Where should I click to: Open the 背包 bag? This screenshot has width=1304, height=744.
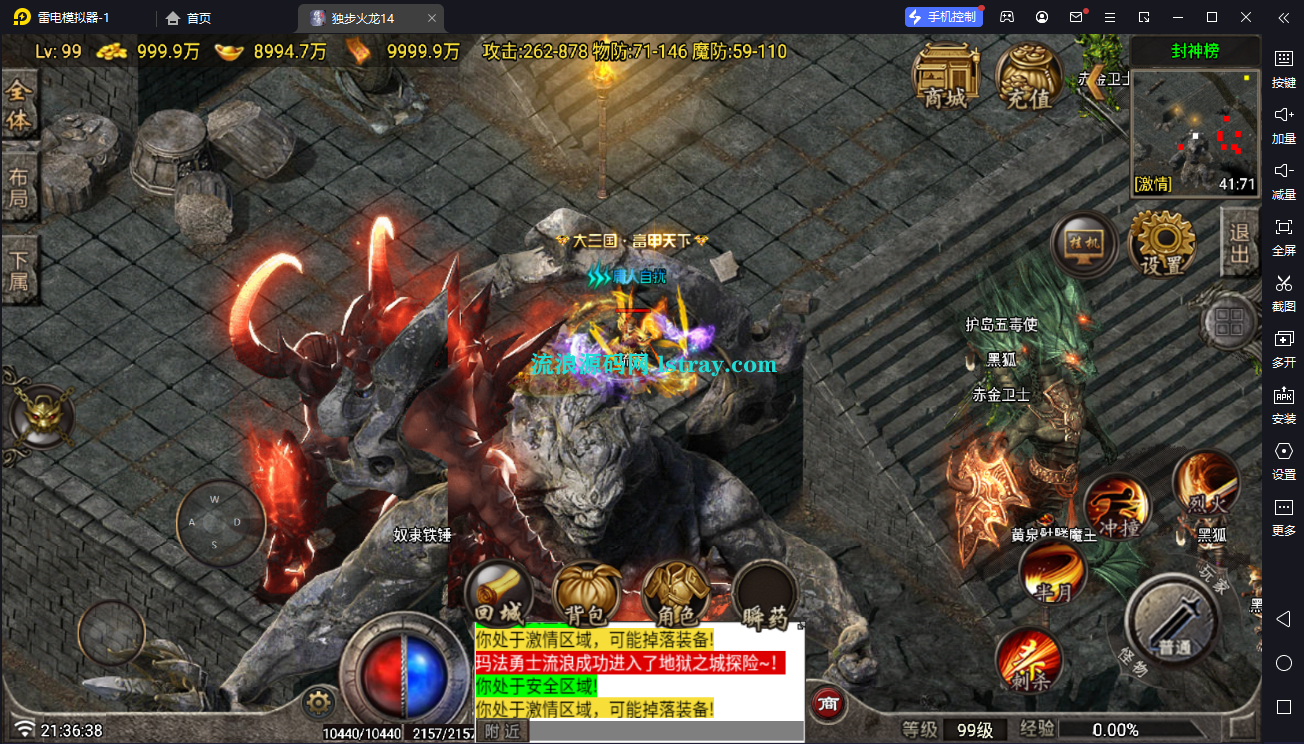tap(587, 596)
